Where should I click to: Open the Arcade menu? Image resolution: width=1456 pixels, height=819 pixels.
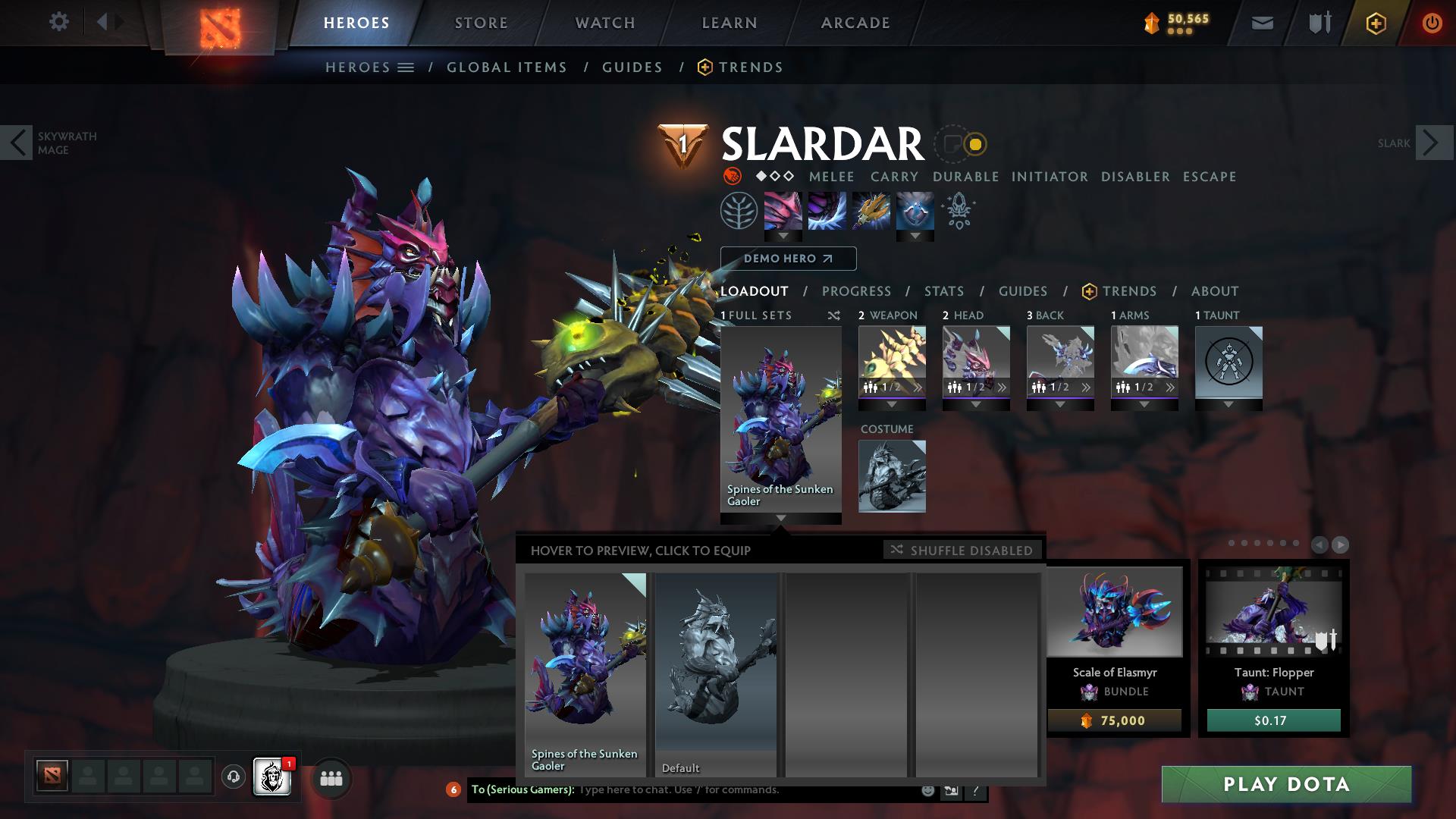pos(855,22)
